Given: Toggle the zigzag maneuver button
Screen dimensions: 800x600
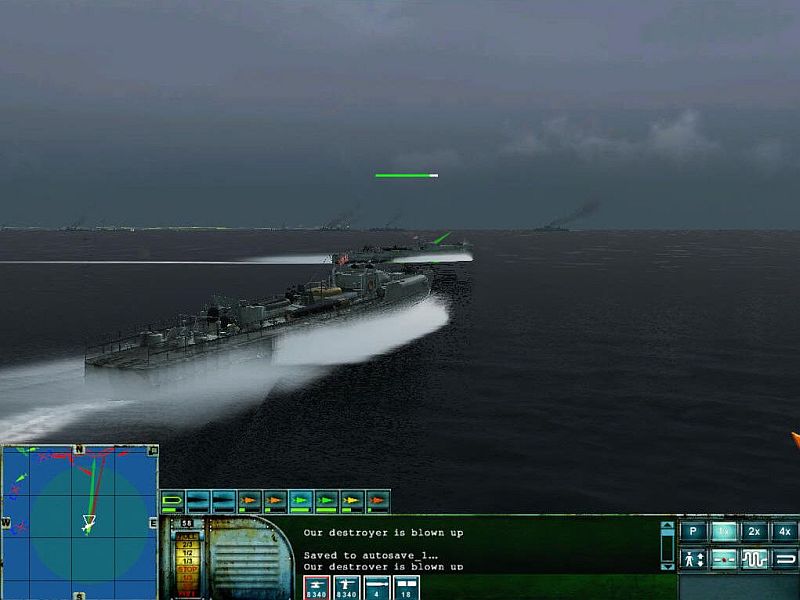Looking at the screenshot, I should tap(755, 559).
